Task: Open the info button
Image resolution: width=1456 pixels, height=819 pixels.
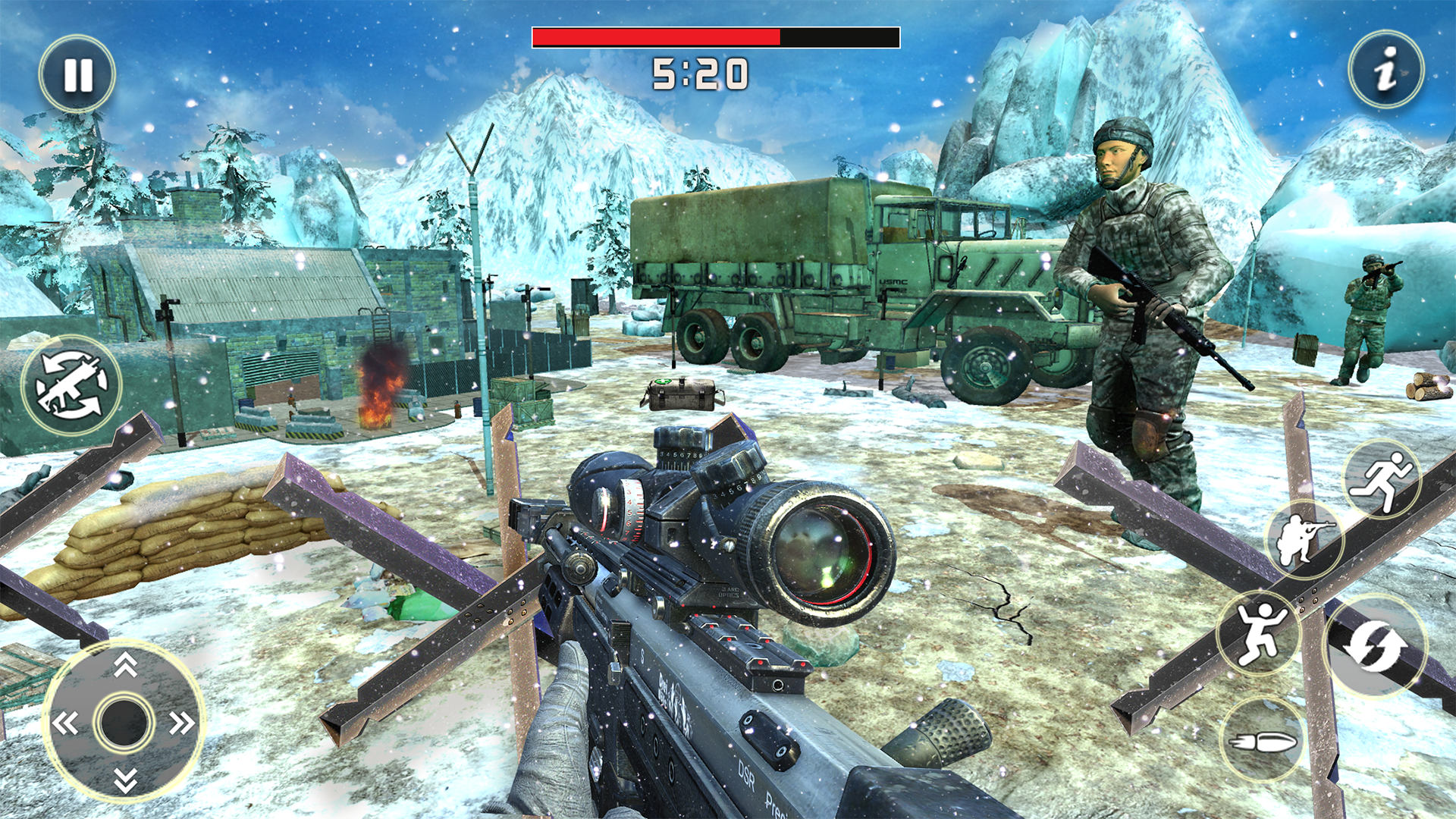Action: [x=1385, y=70]
